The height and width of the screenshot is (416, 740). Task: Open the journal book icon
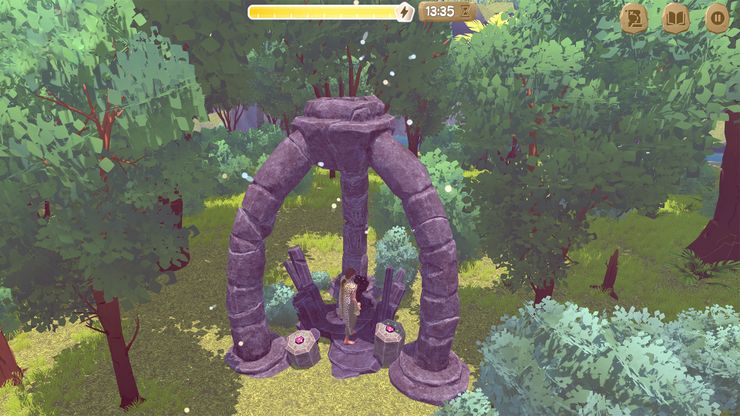click(676, 18)
